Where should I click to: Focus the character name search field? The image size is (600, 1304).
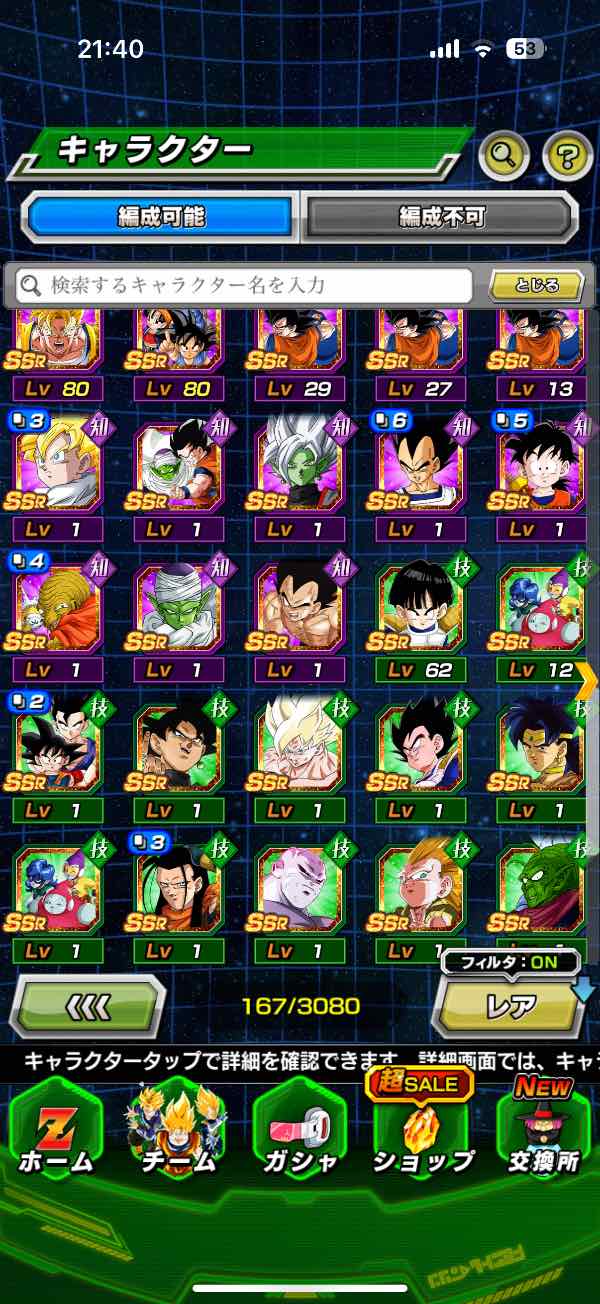(x=244, y=286)
